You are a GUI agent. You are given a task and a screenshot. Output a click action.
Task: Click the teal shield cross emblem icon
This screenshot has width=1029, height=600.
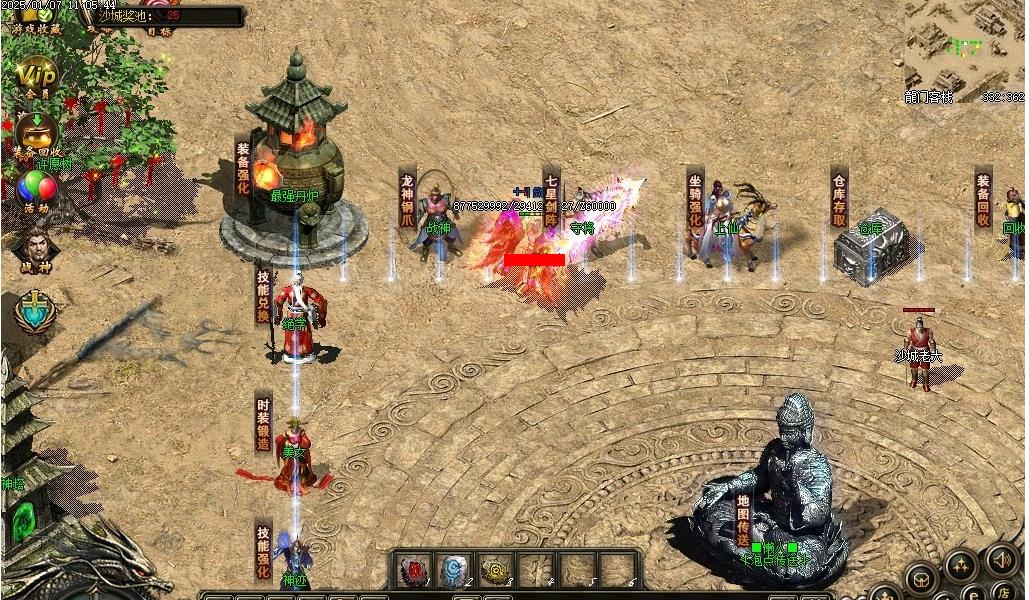tap(35, 311)
